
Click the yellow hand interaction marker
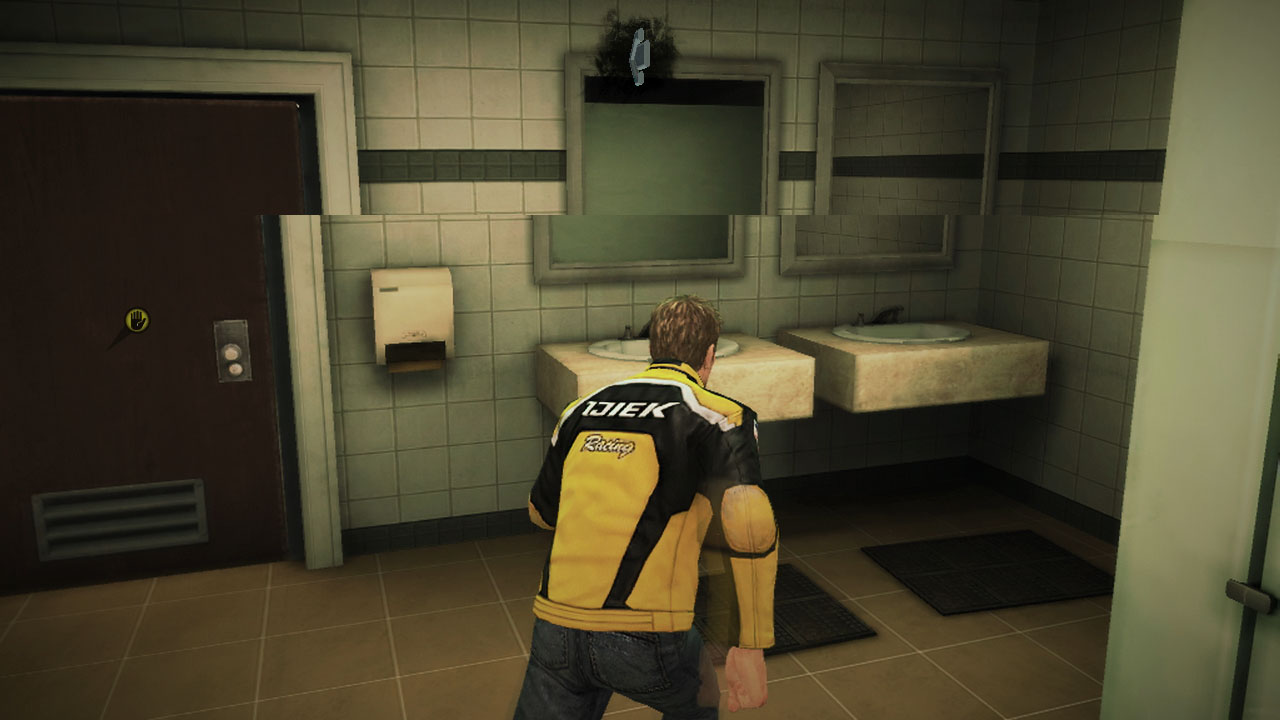137,320
